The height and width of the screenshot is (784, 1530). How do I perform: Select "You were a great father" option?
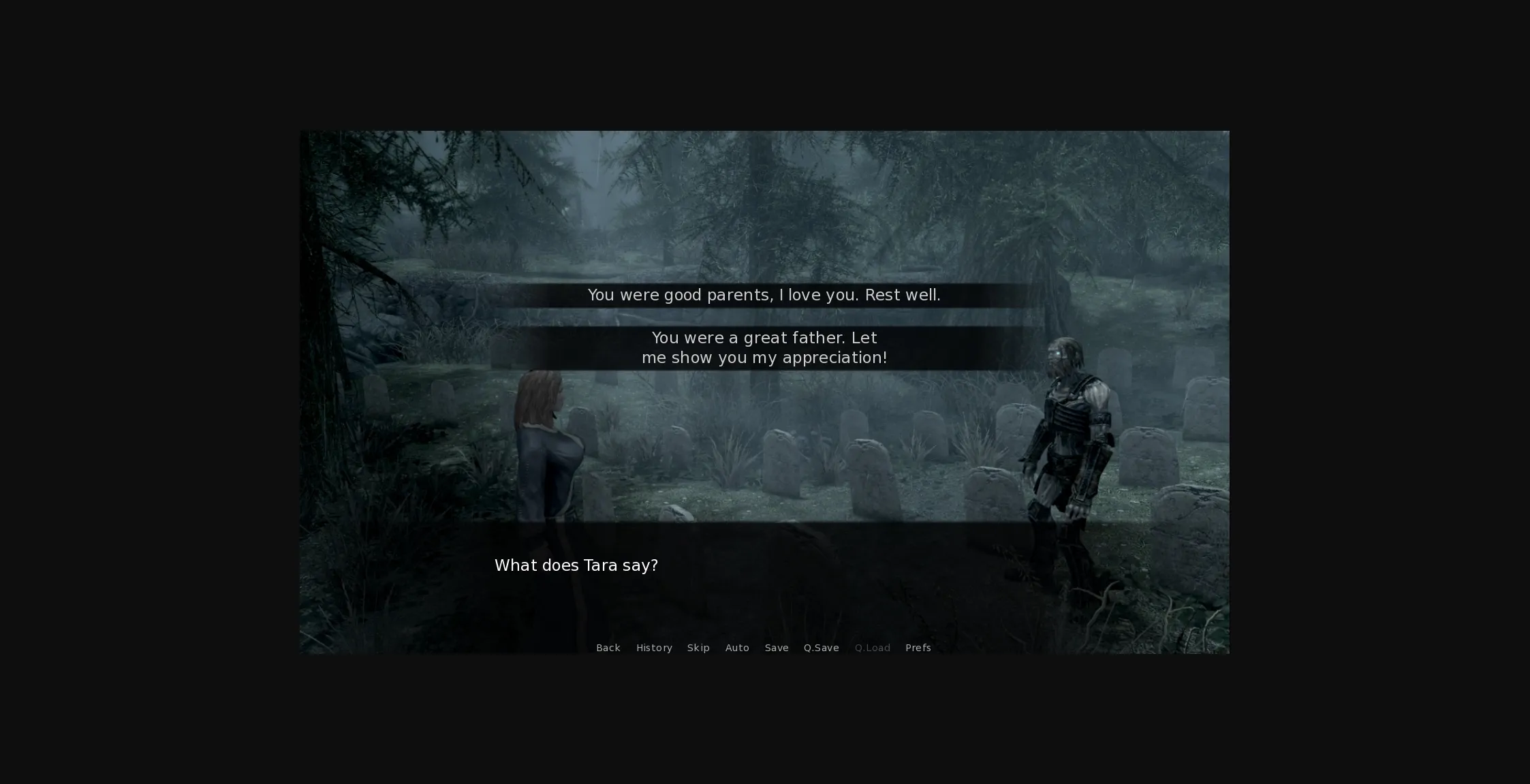tap(764, 347)
